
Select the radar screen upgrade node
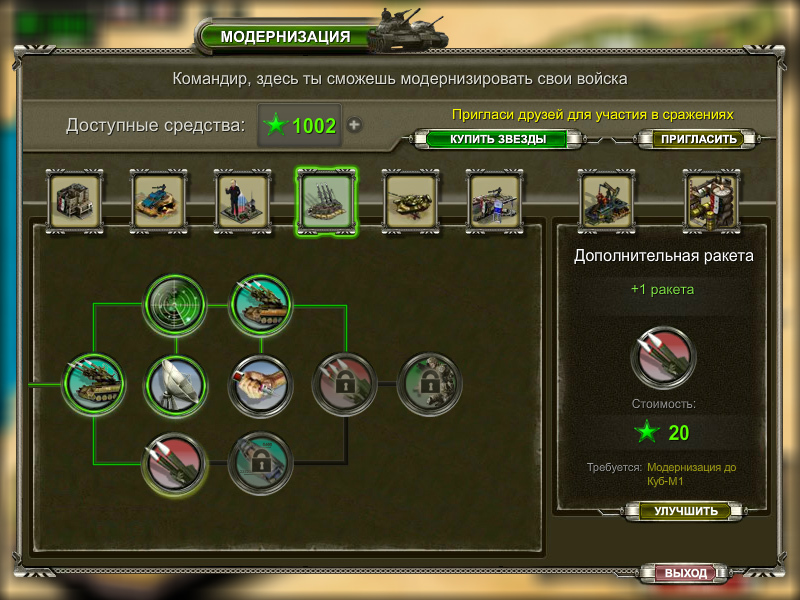tap(176, 304)
